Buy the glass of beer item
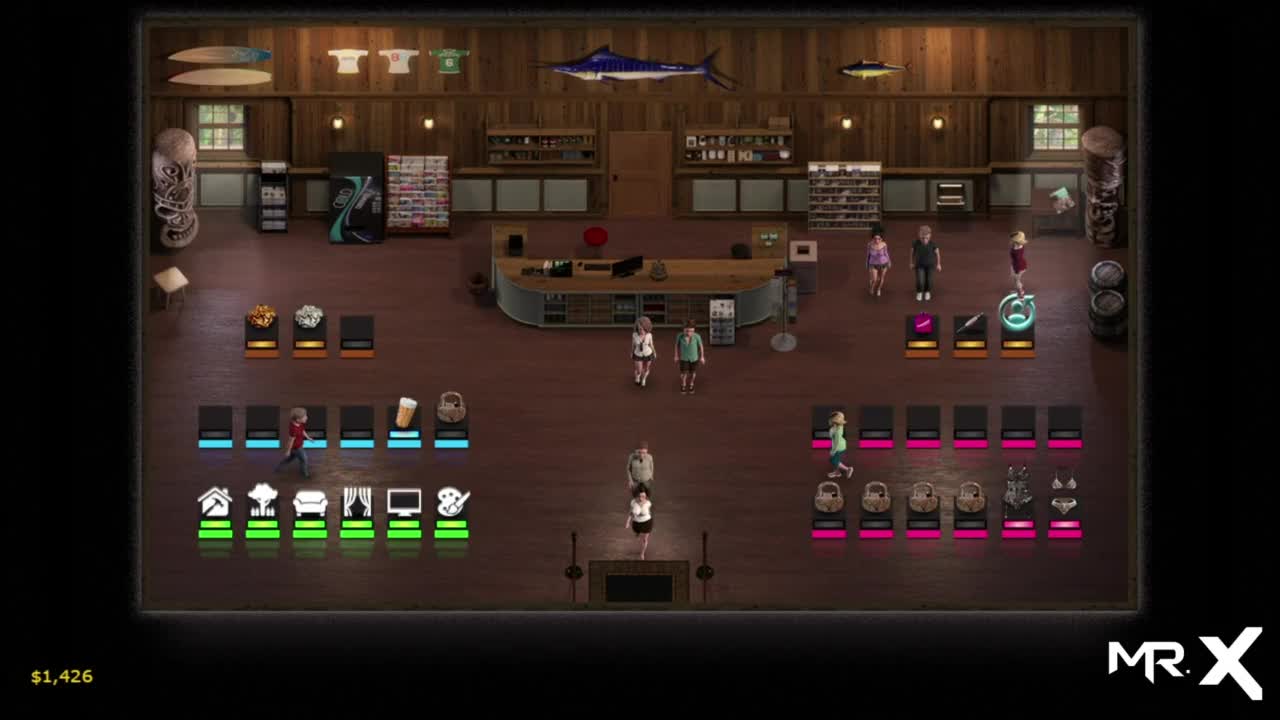The width and height of the screenshot is (1280, 720). coord(405,413)
